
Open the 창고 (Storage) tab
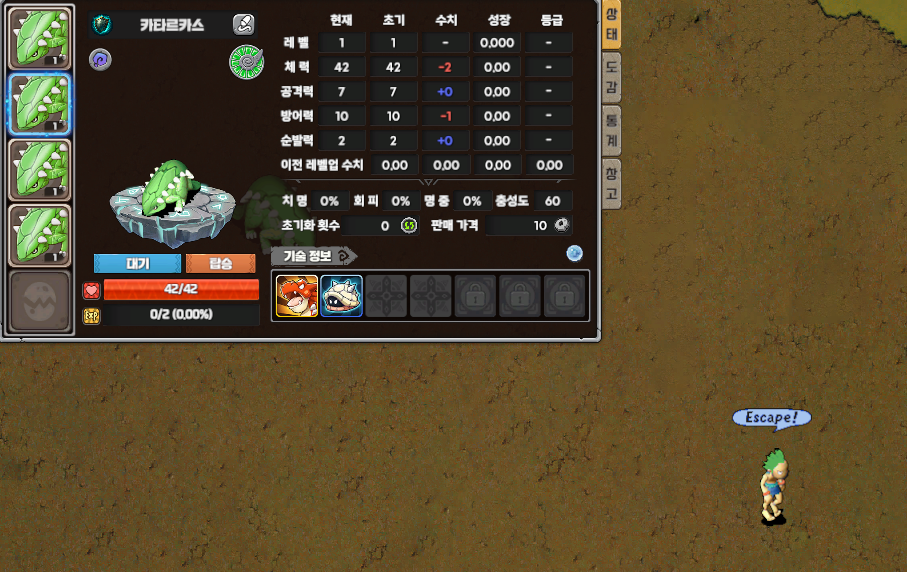coord(611,183)
